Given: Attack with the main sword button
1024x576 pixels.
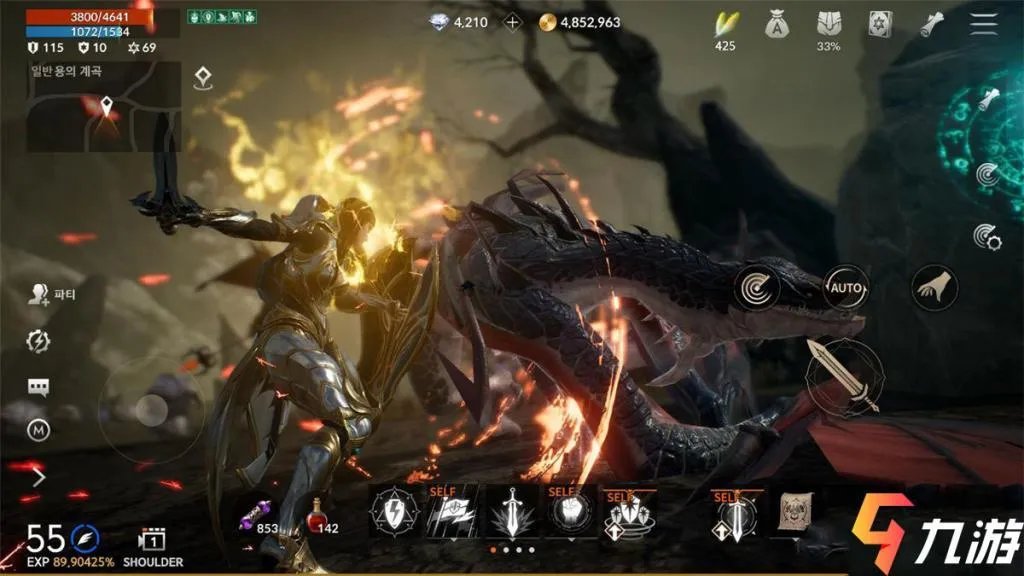Looking at the screenshot, I should [842, 375].
